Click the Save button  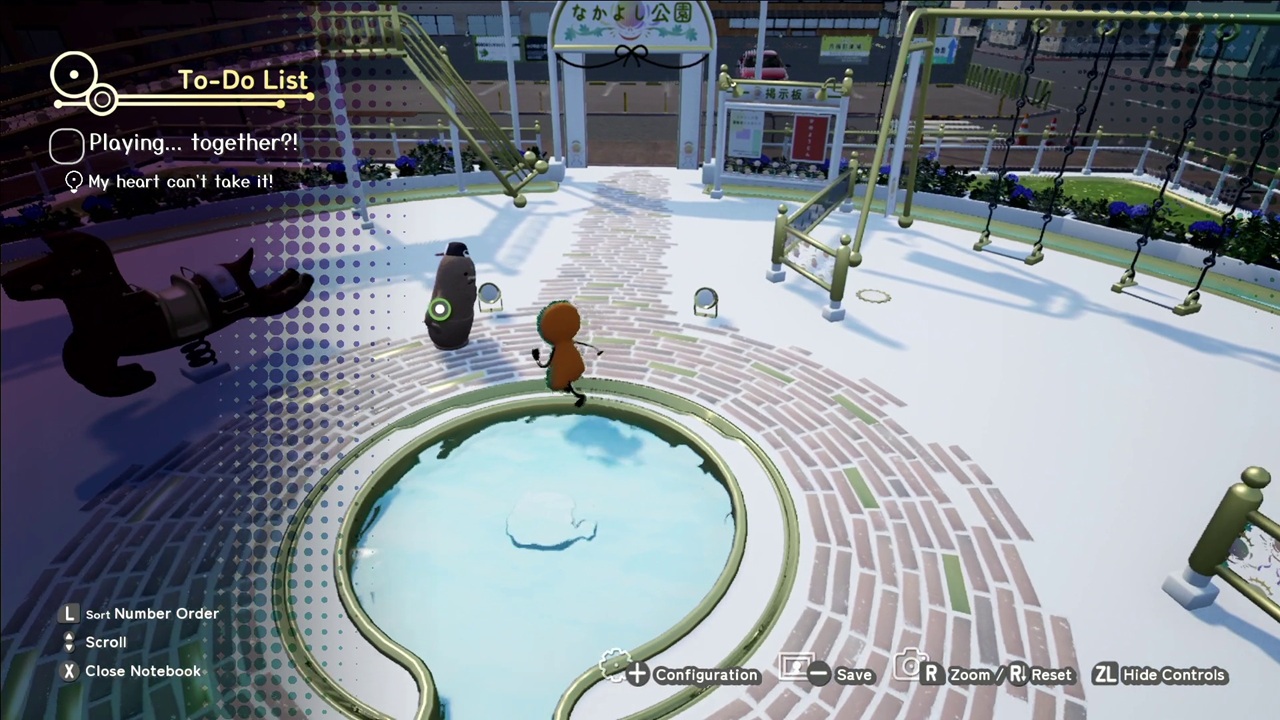853,674
